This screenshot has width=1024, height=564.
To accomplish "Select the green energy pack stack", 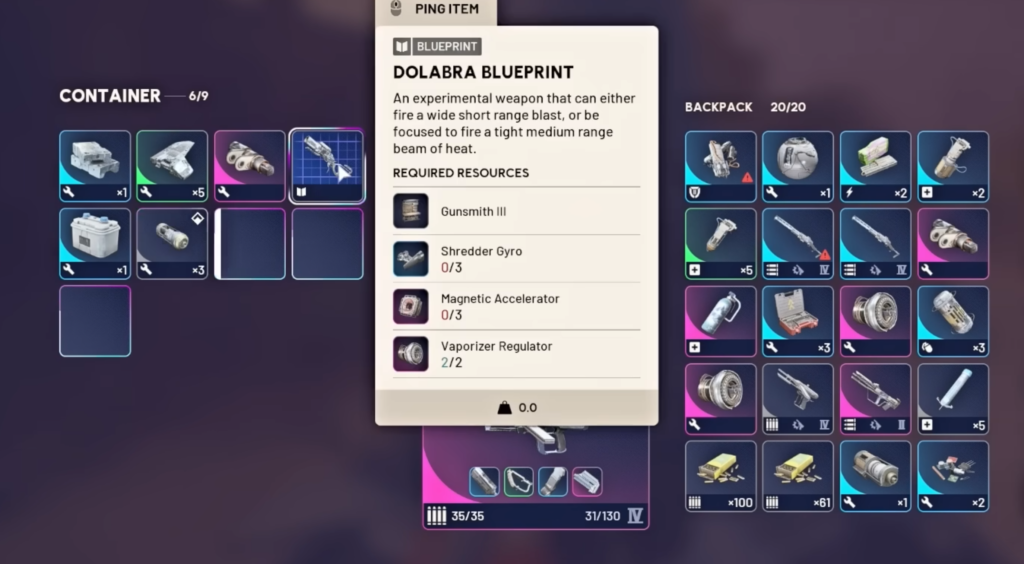I will point(875,166).
